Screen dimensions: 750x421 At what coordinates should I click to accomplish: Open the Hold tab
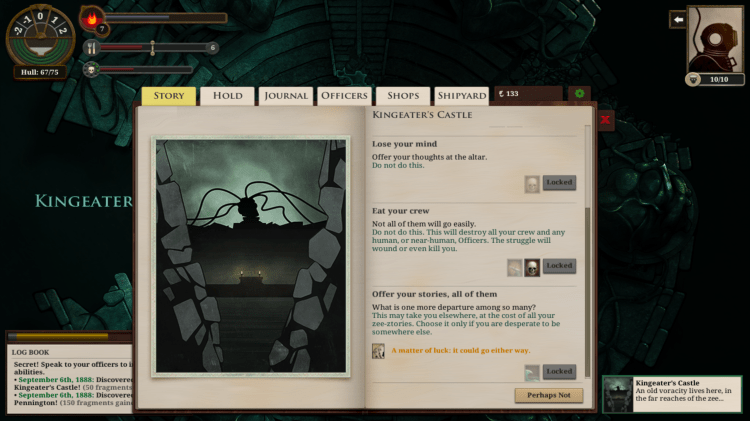tap(227, 96)
